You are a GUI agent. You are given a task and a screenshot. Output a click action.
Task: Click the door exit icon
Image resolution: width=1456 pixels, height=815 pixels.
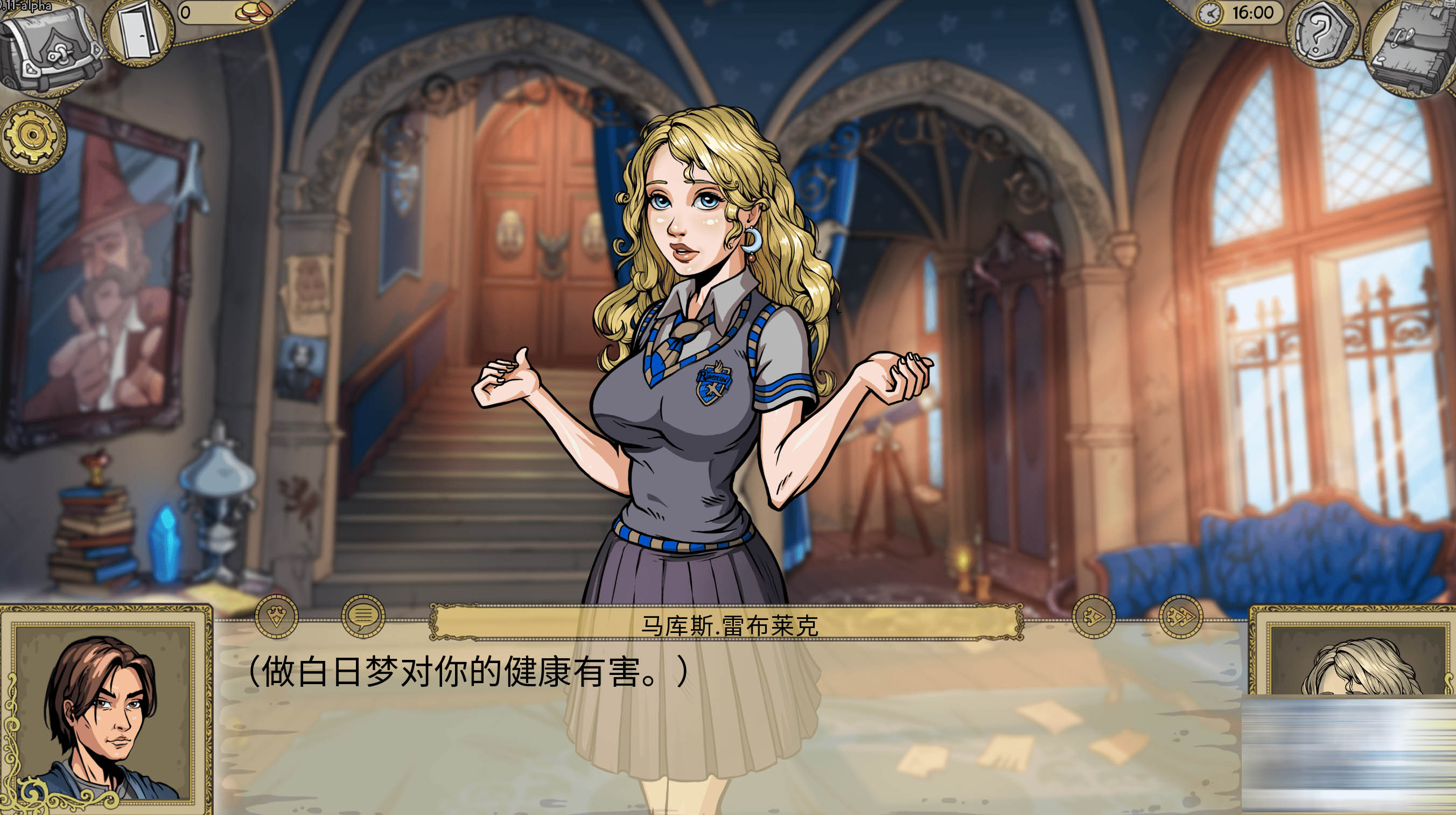(137, 33)
